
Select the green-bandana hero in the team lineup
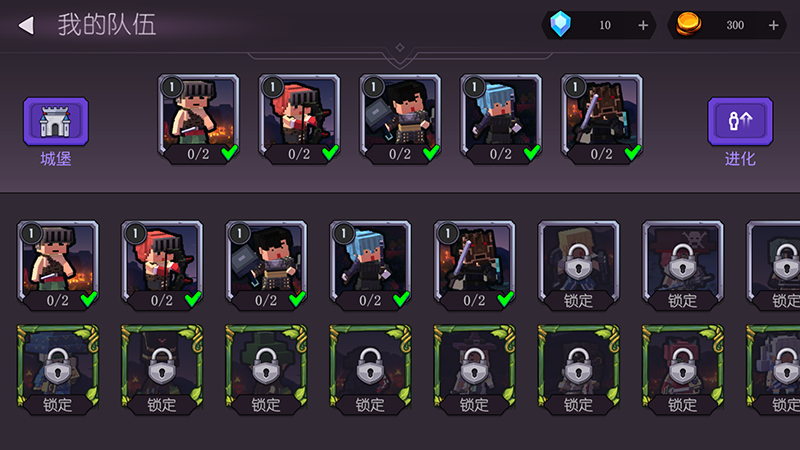199,118
